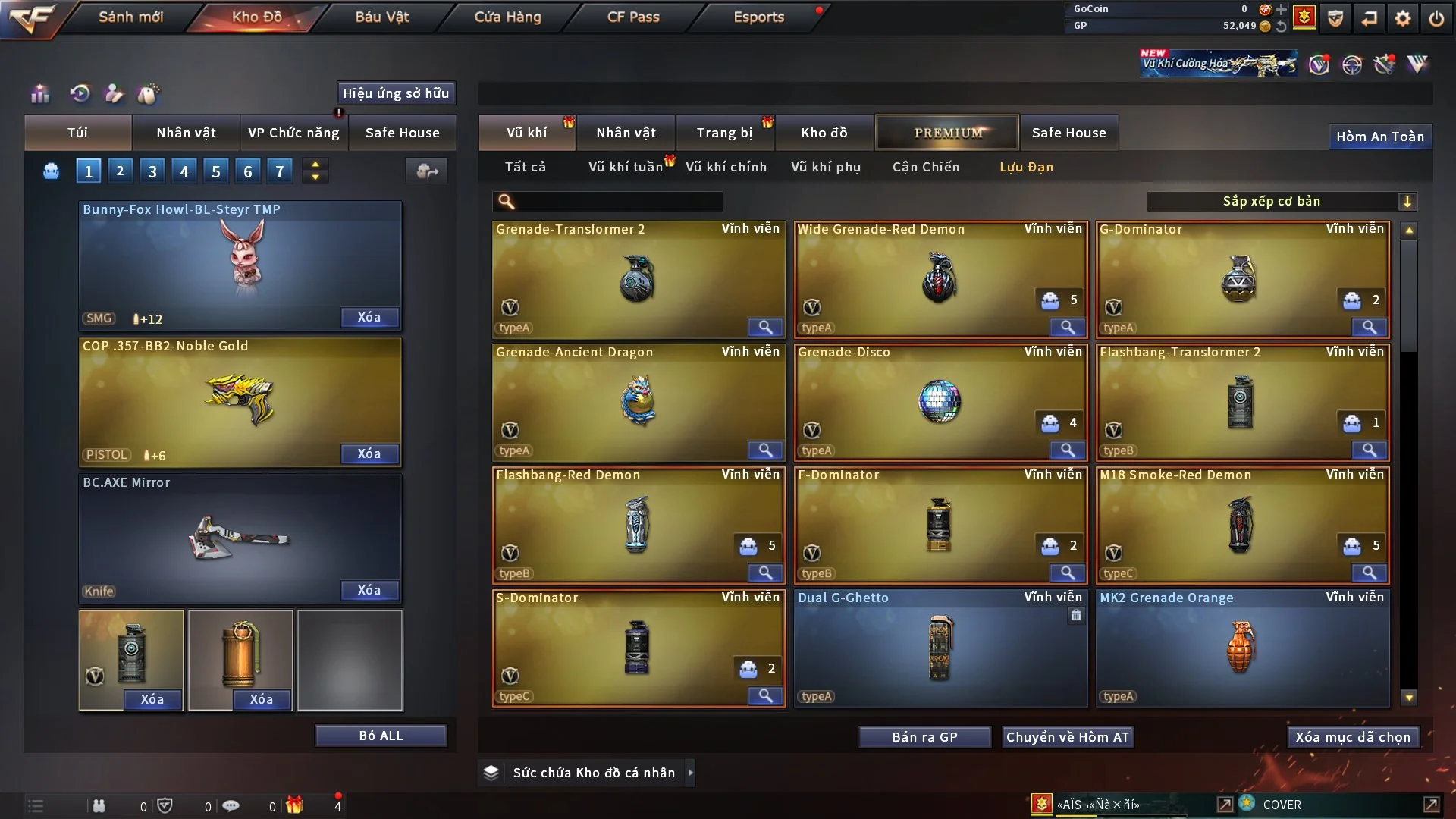1456x819 pixels.
Task: Open the Hòm An Toàn safe box
Action: point(1379,136)
